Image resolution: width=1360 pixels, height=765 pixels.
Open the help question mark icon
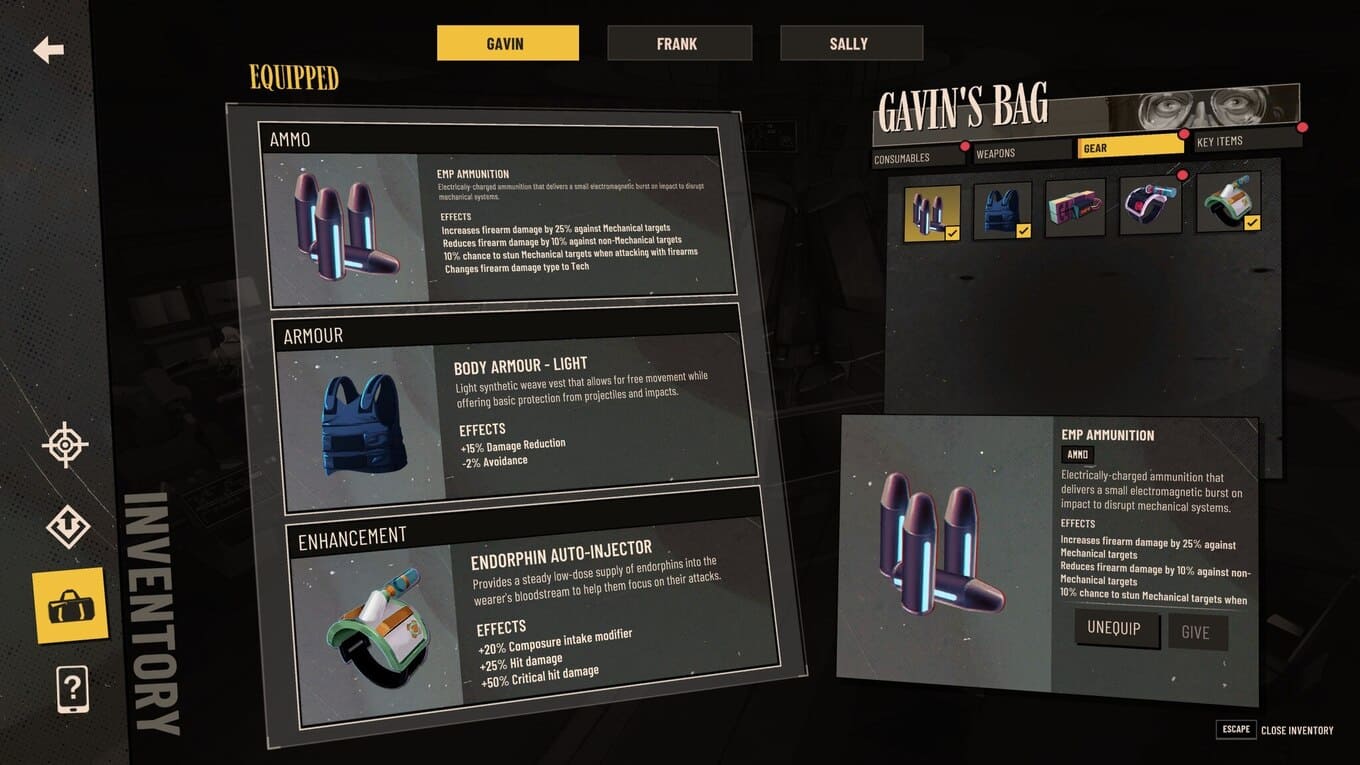tap(72, 689)
